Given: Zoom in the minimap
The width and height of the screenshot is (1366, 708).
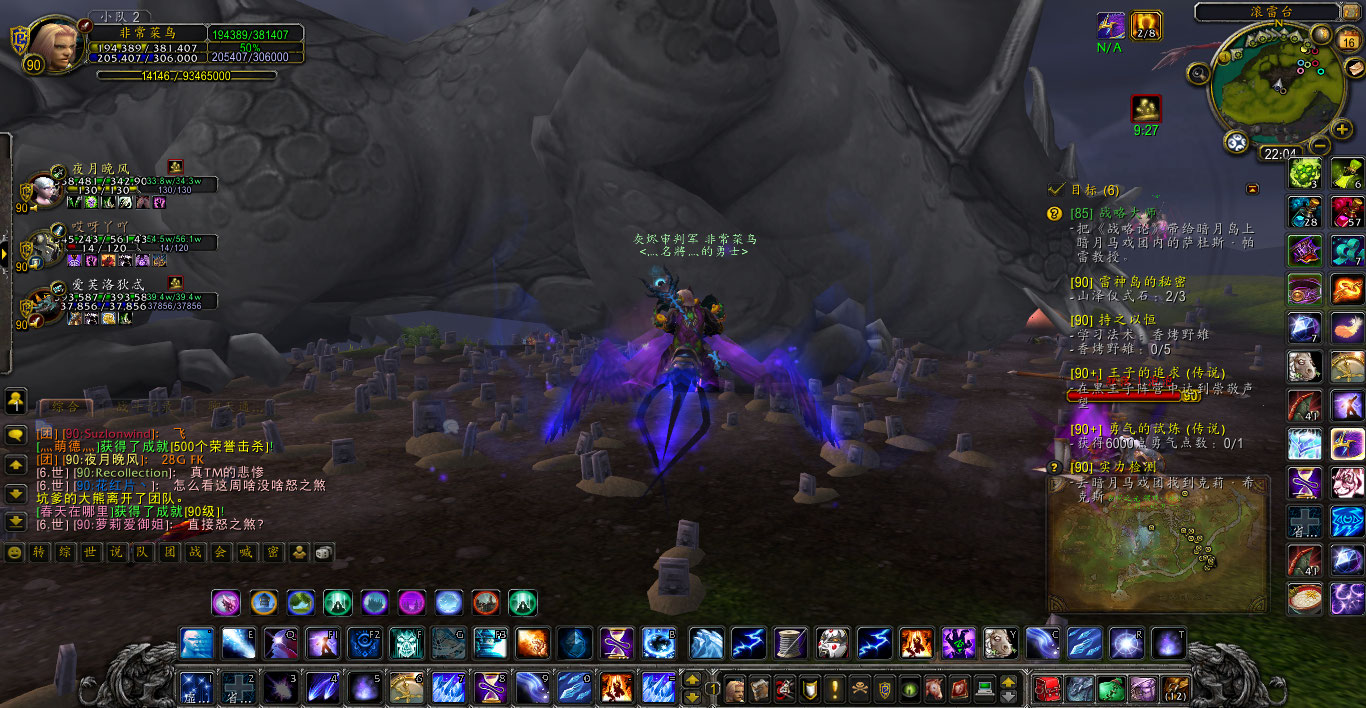Looking at the screenshot, I should tap(1342, 130).
